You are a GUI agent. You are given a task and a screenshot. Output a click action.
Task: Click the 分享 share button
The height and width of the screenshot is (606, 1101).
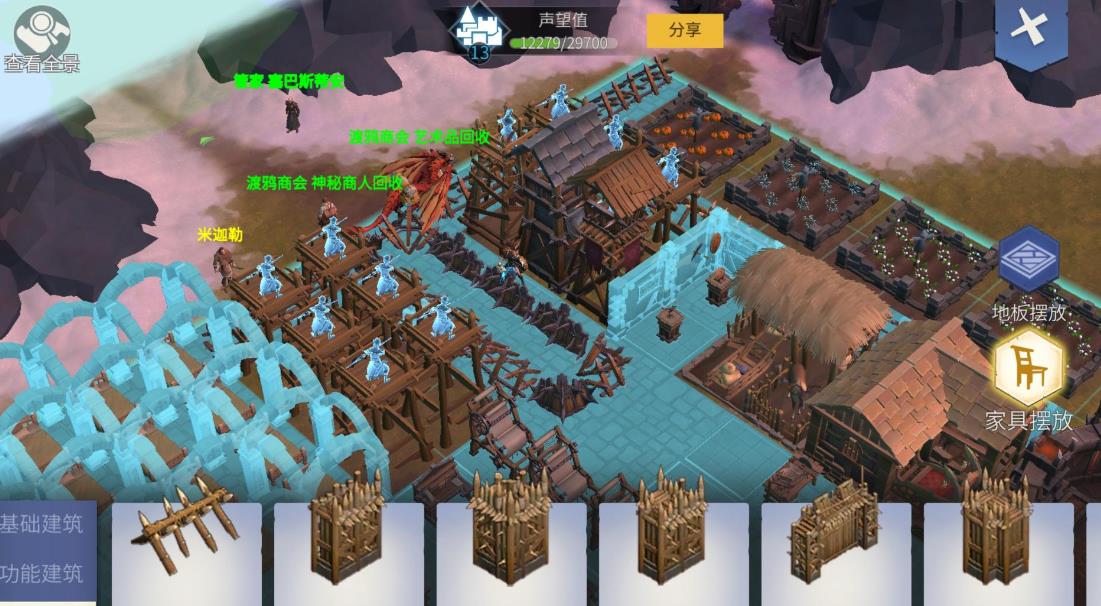[x=684, y=30]
